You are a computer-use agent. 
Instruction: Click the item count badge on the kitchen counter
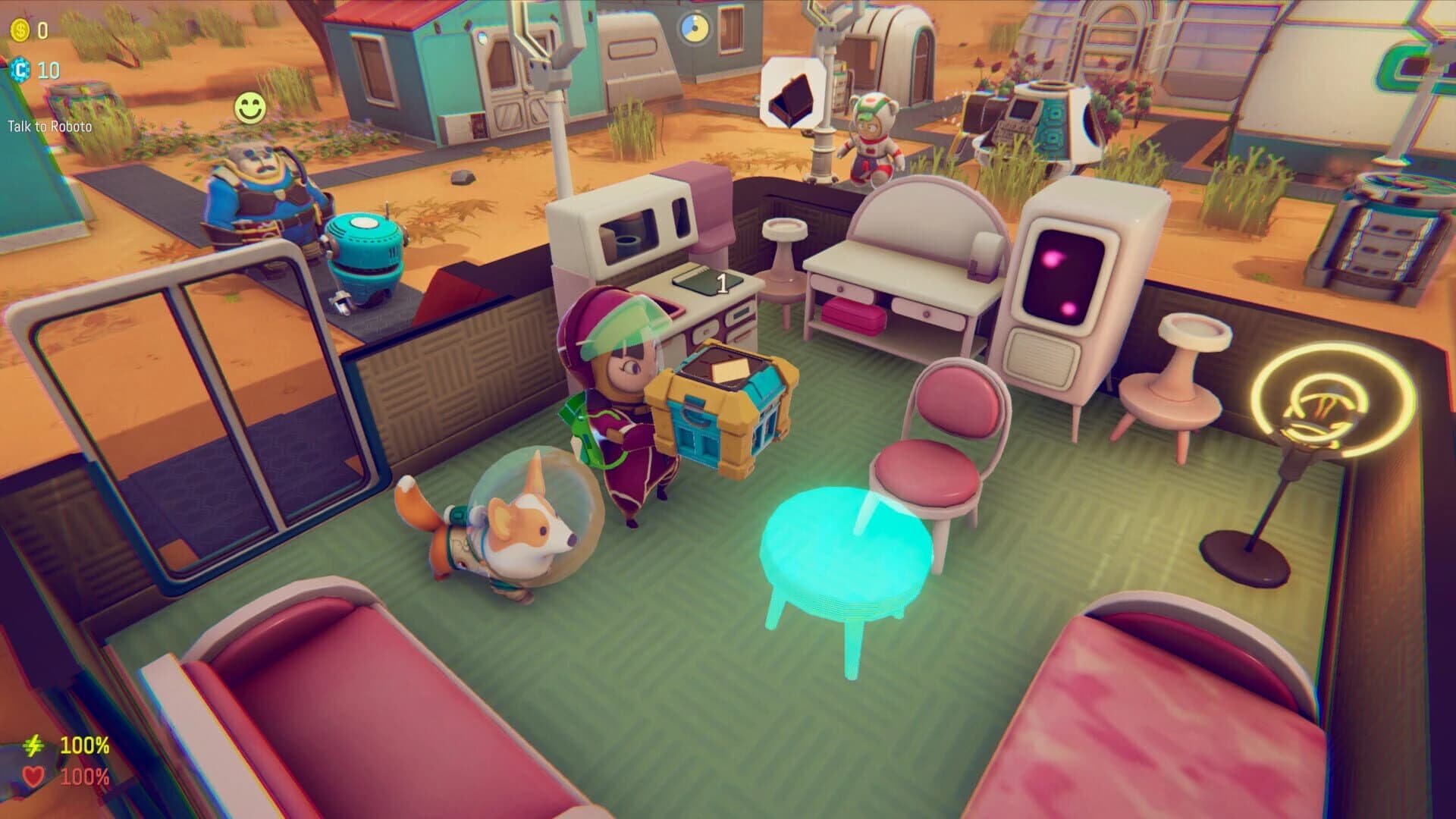click(722, 284)
